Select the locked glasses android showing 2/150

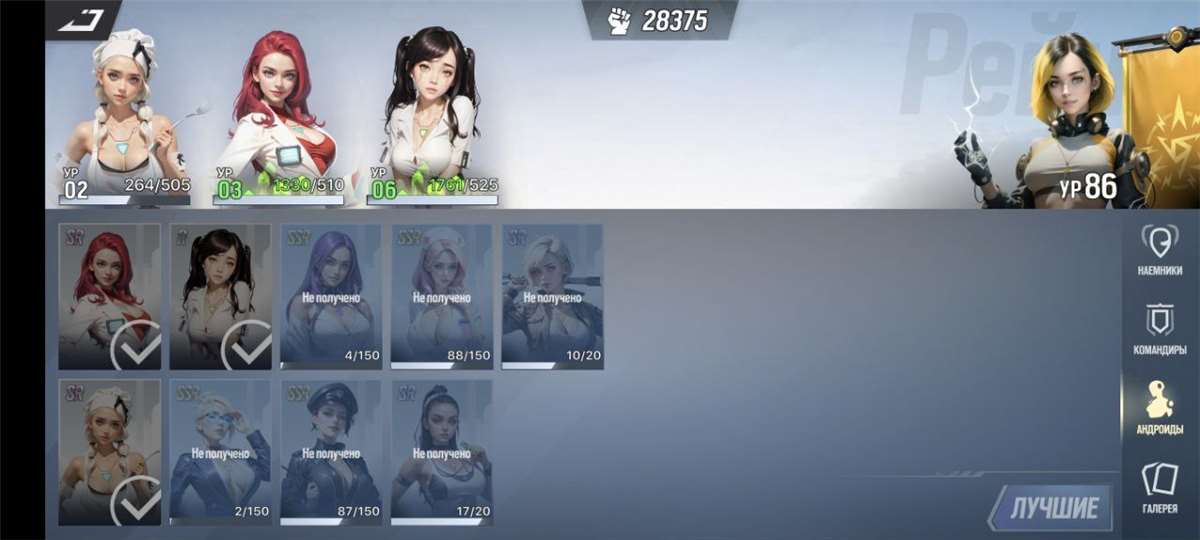click(x=220, y=452)
